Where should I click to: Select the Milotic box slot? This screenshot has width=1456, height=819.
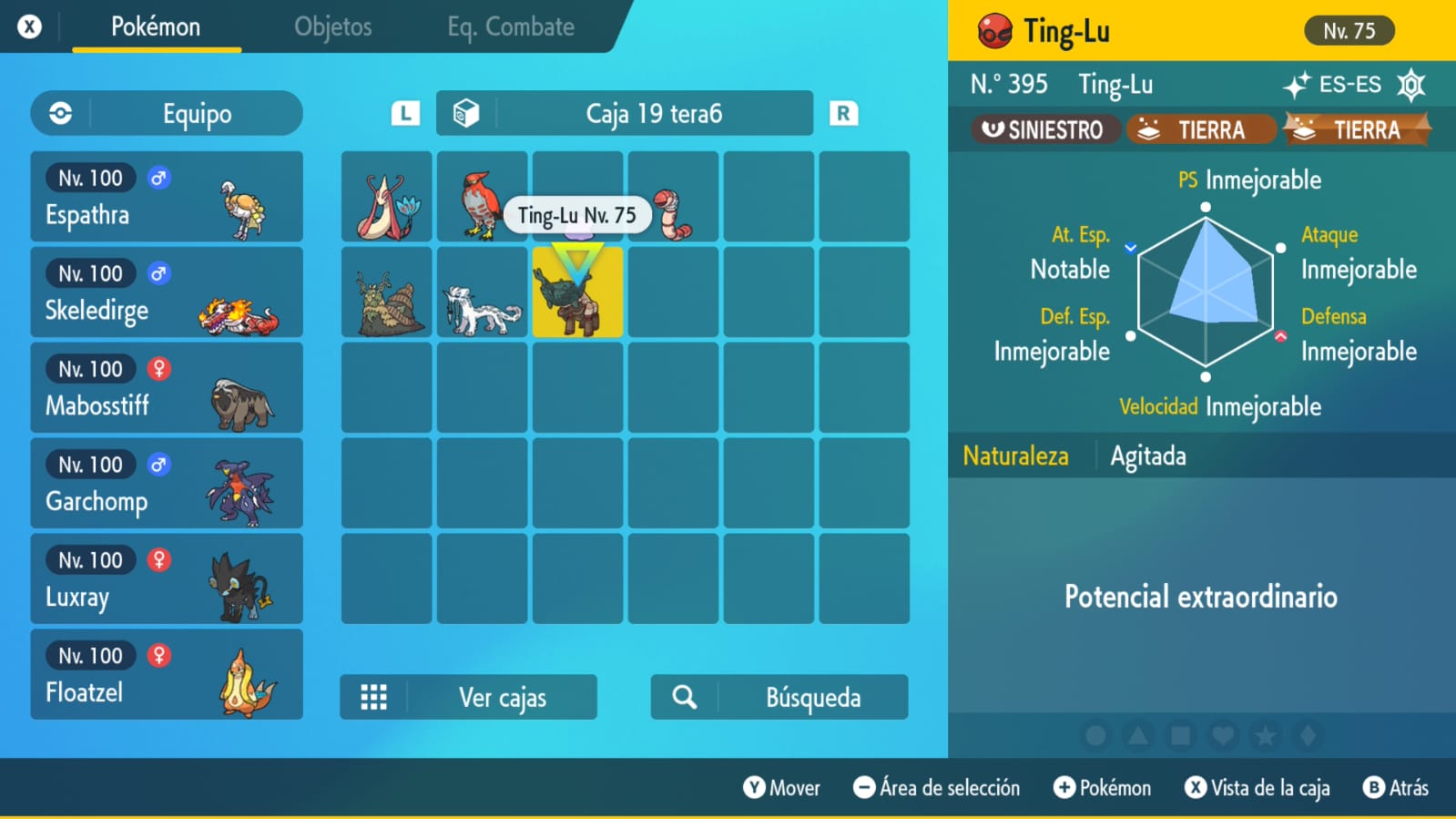click(x=387, y=197)
